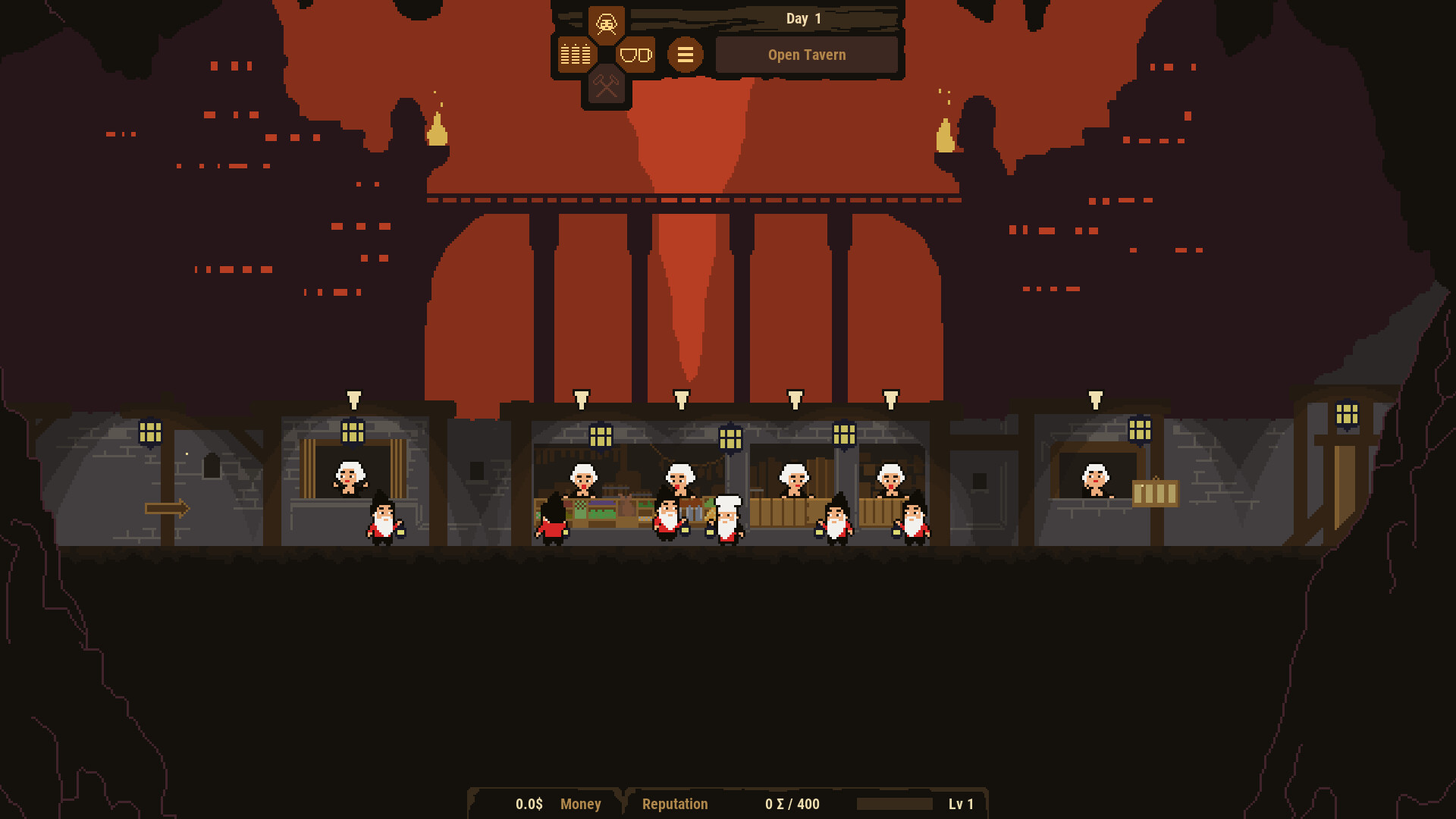The width and height of the screenshot is (1456, 819).
Task: Open the tavern menu ledger icon
Action: [x=575, y=54]
